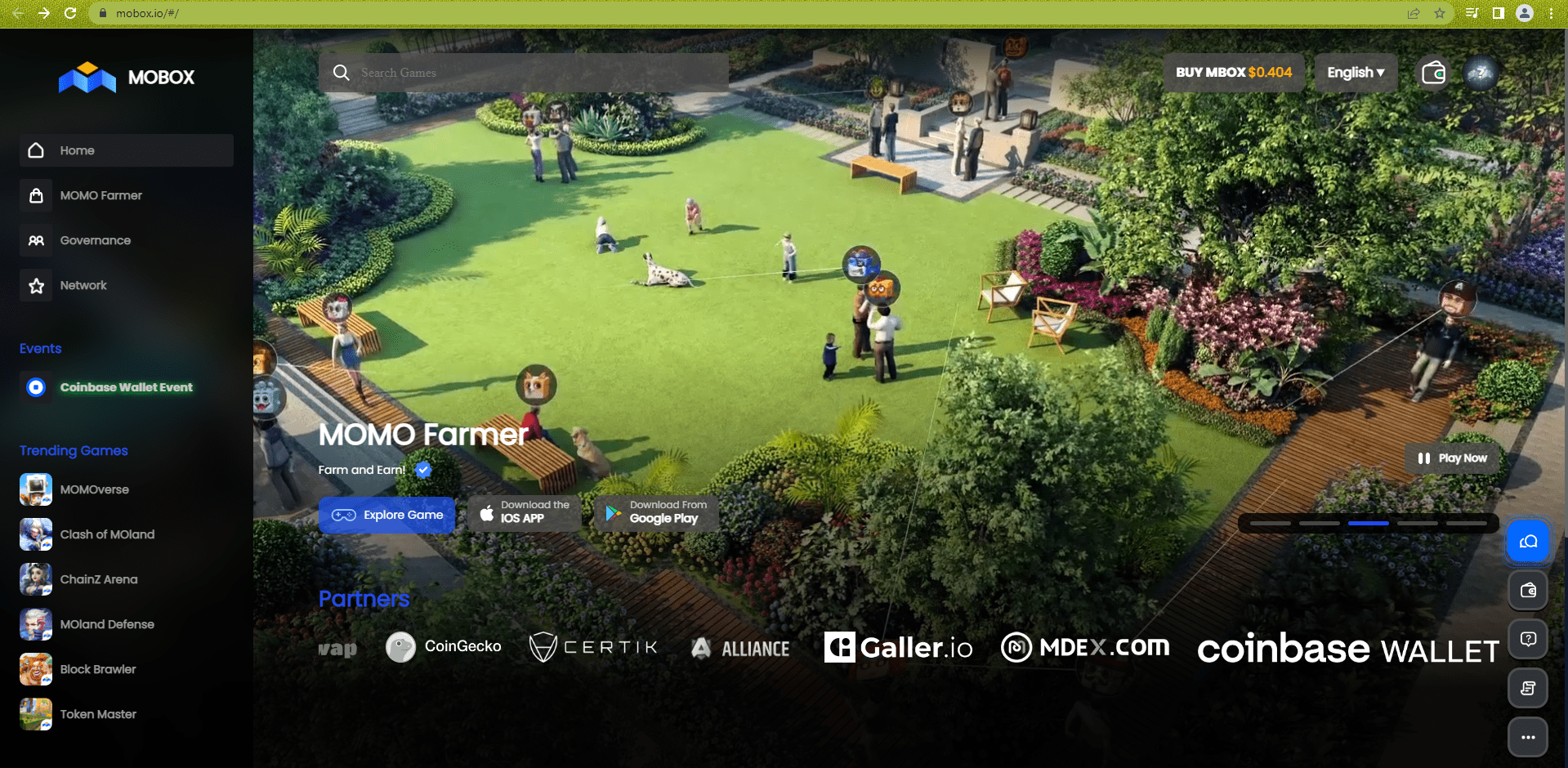Go to the Governance page
The width and height of the screenshot is (1568, 768).
[x=95, y=240]
